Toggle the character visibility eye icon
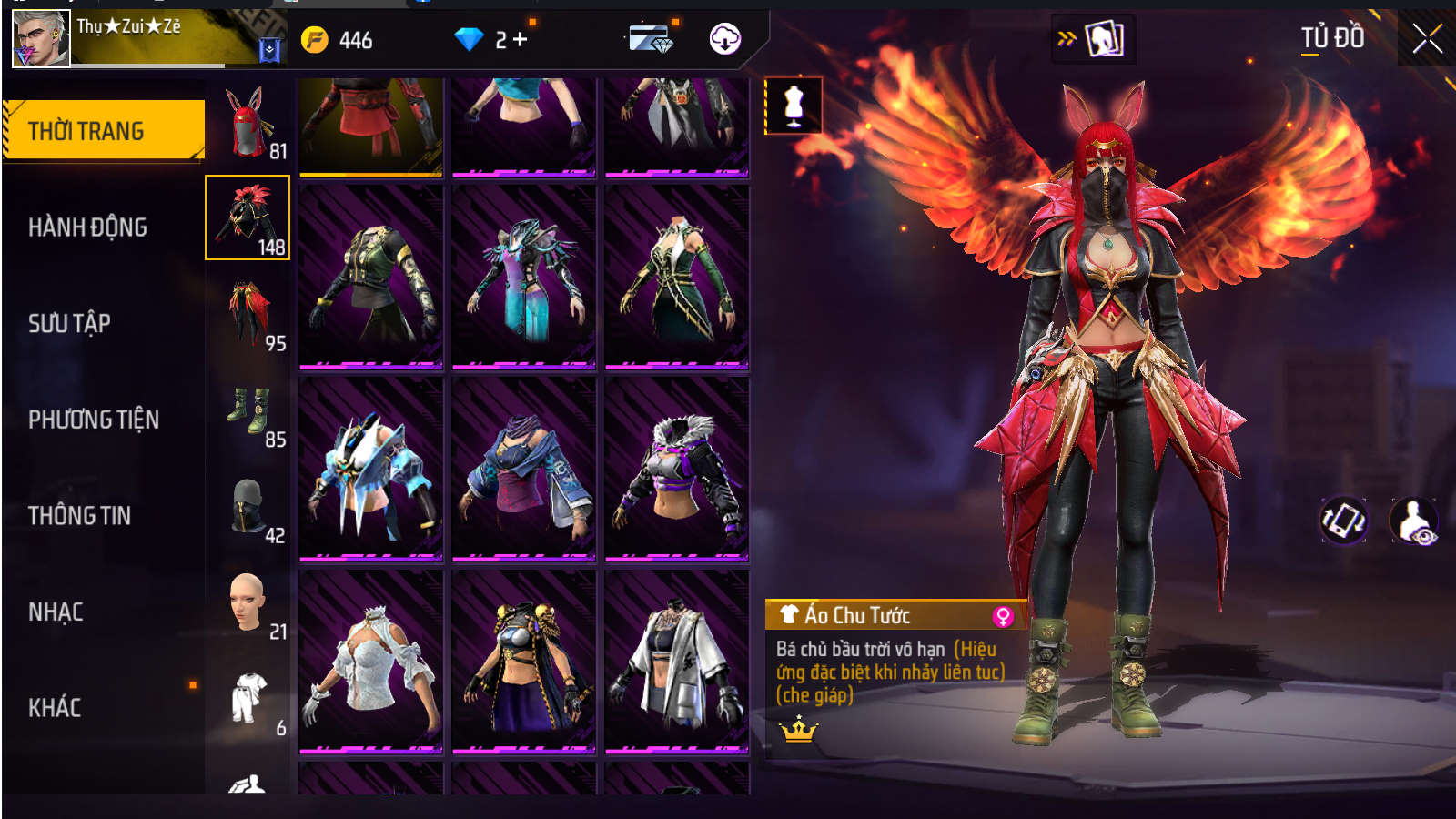 coord(1413,521)
